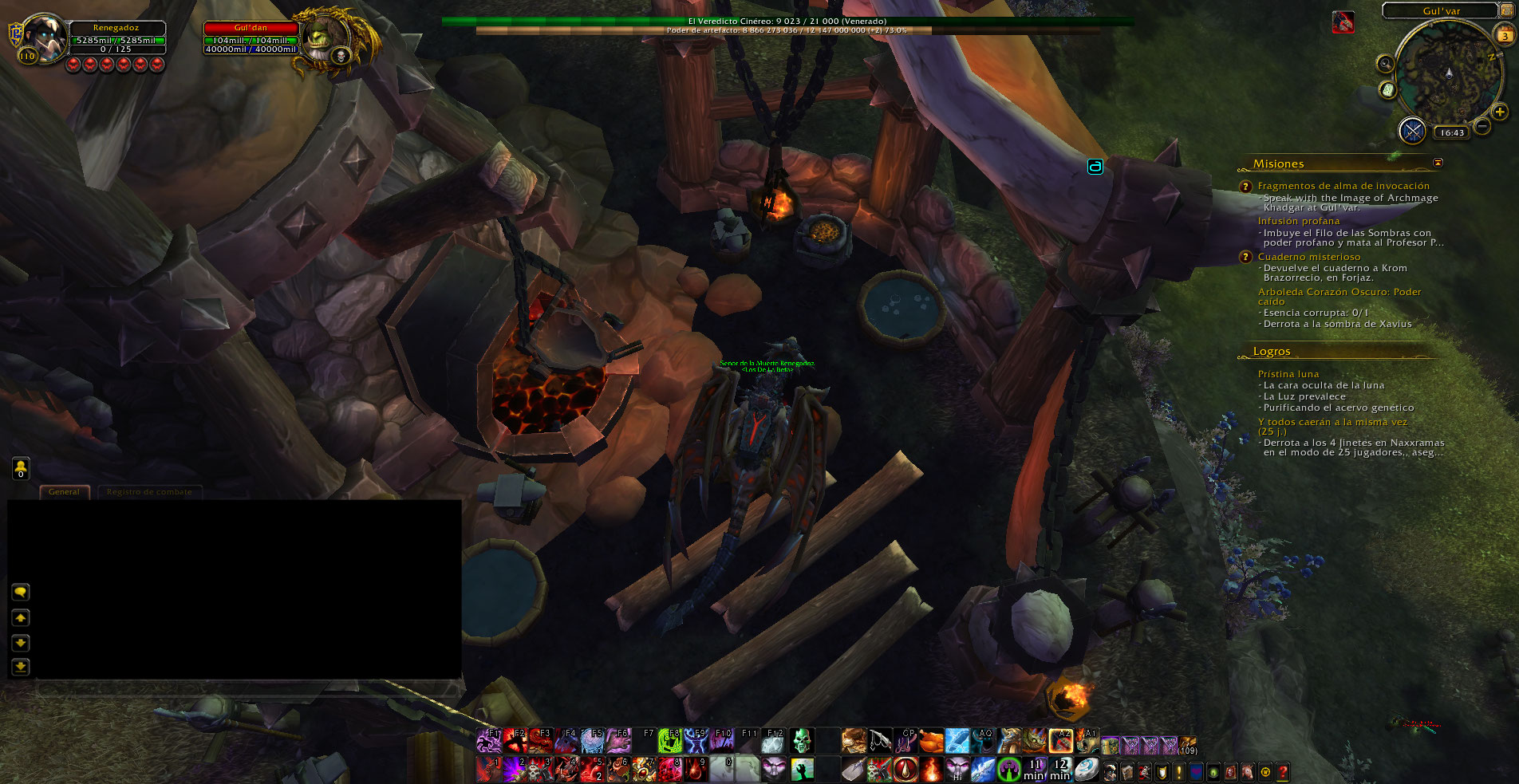Use the roast chicken food item slot
Viewport: 1519px width, 784px height.
pos(931,742)
